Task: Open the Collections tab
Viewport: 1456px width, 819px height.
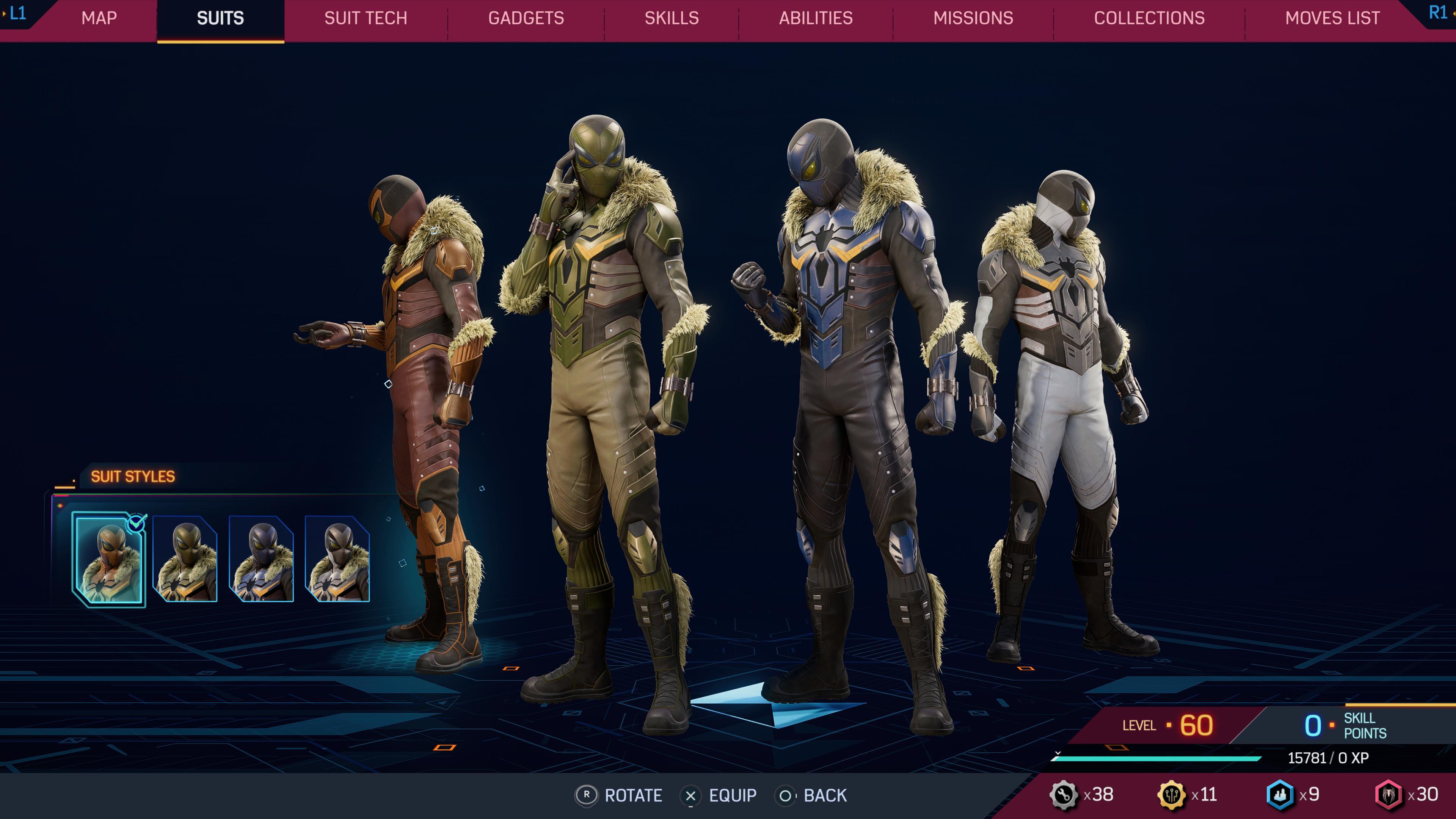Action: coord(1149,18)
